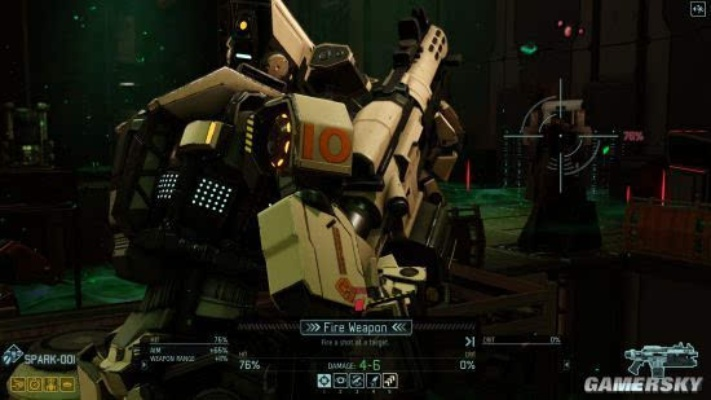Switch to the next target arrow button

pyautogui.click(x=469, y=341)
